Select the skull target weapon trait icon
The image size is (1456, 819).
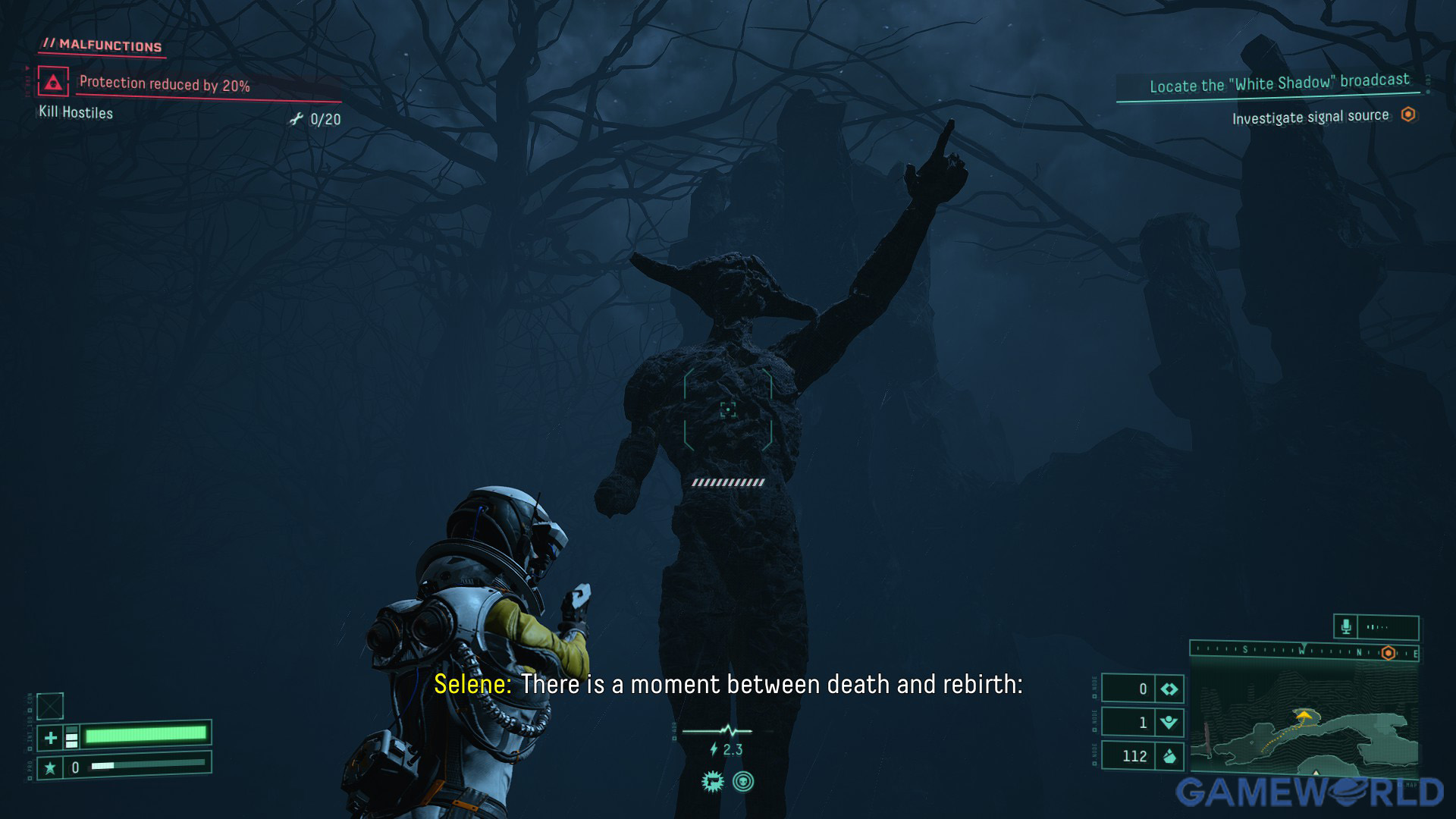[743, 782]
